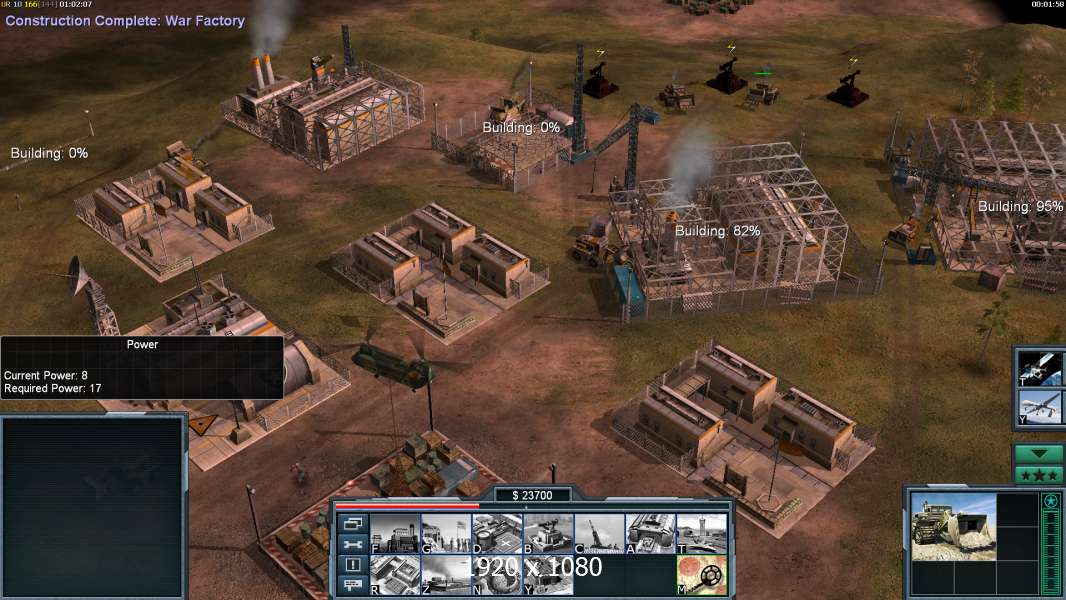Open the three-star generals promotion button
Image resolution: width=1066 pixels, height=600 pixels.
coord(1038,475)
